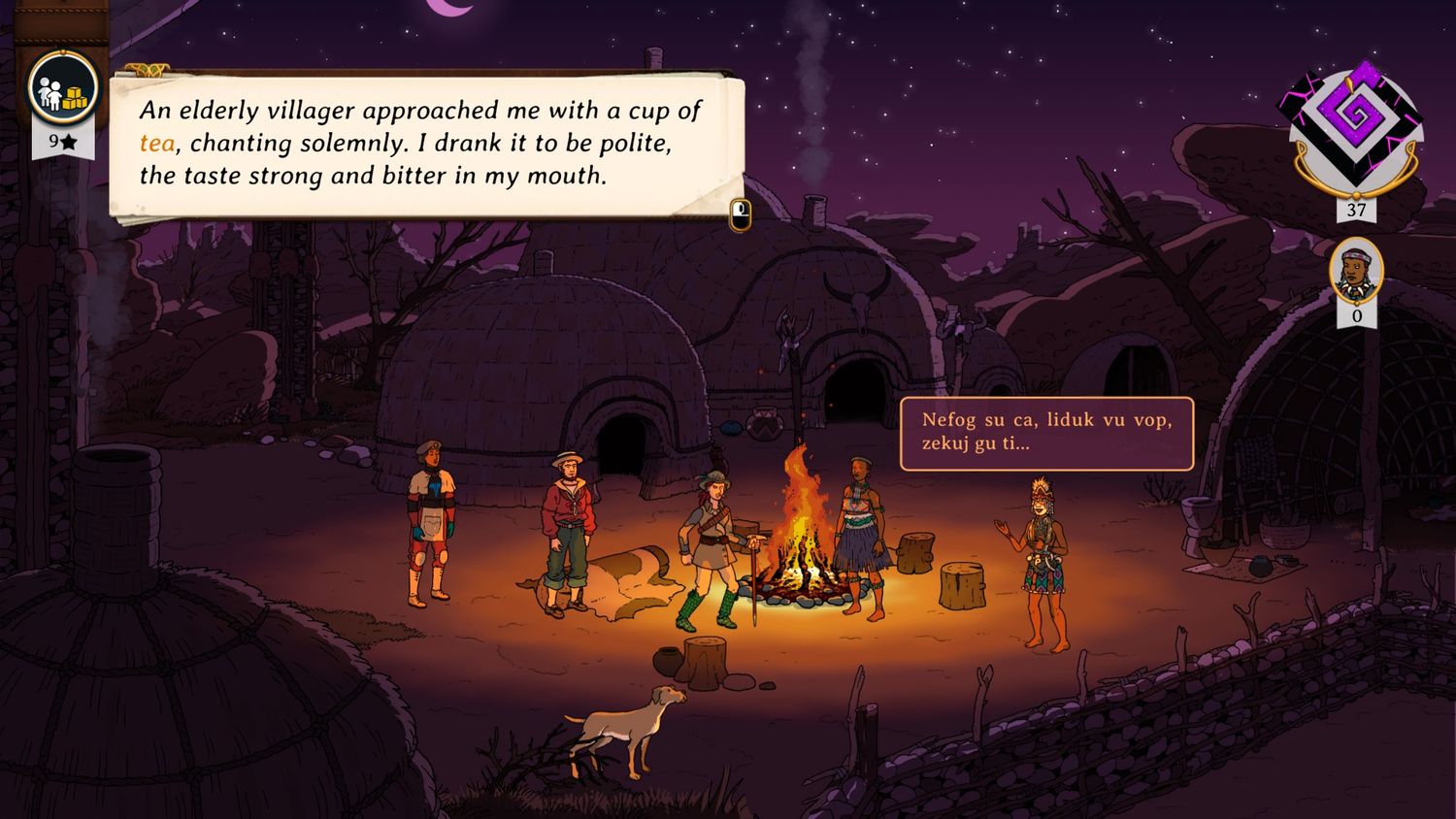Click the purple spiral sanity emblem
1456x819 pixels.
[1356, 125]
